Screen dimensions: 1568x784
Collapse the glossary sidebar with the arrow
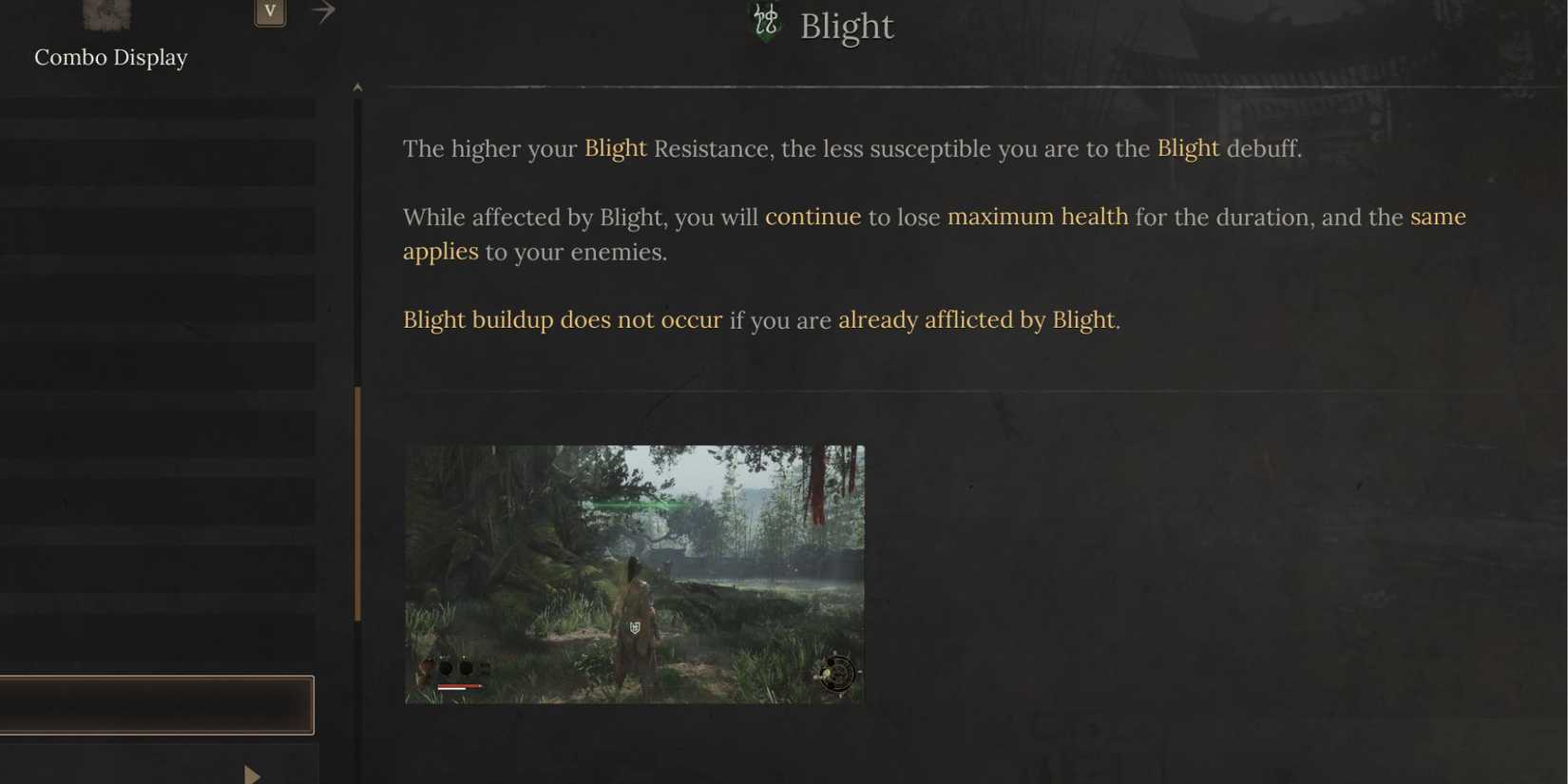[x=323, y=11]
